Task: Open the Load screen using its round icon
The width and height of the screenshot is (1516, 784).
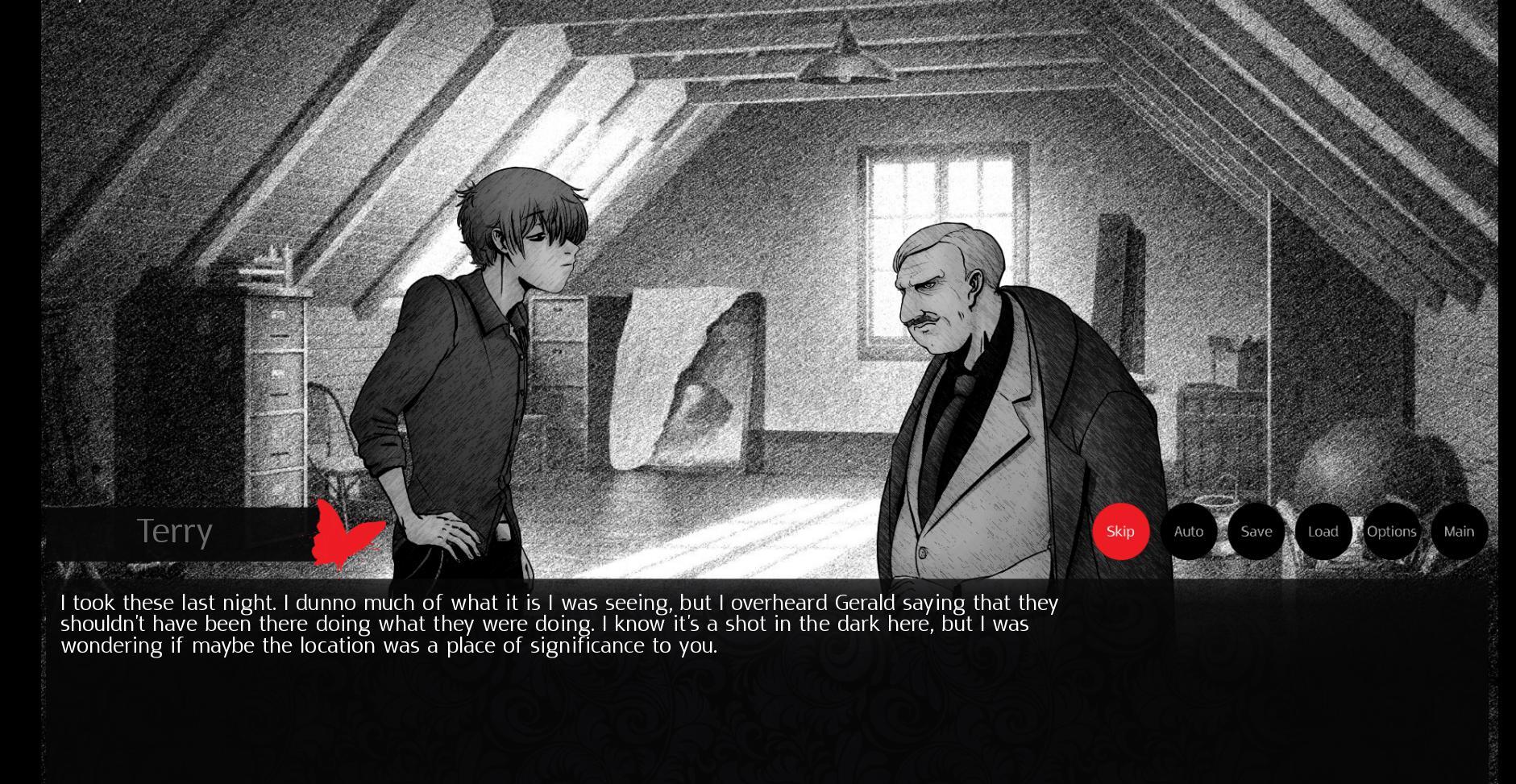Action: [x=1323, y=531]
